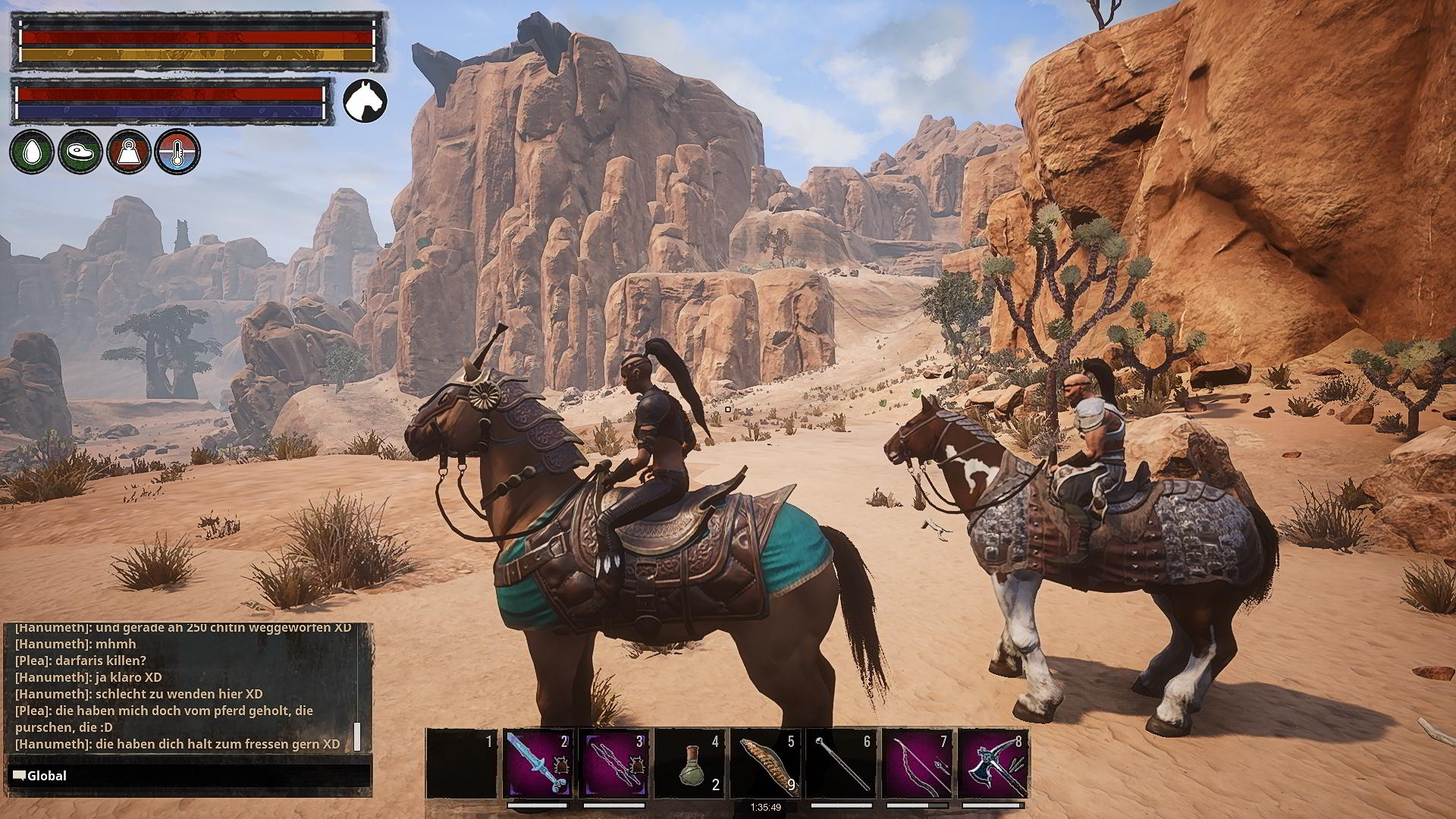Use the green potion flask
The height and width of the screenshot is (819, 1456).
click(691, 763)
